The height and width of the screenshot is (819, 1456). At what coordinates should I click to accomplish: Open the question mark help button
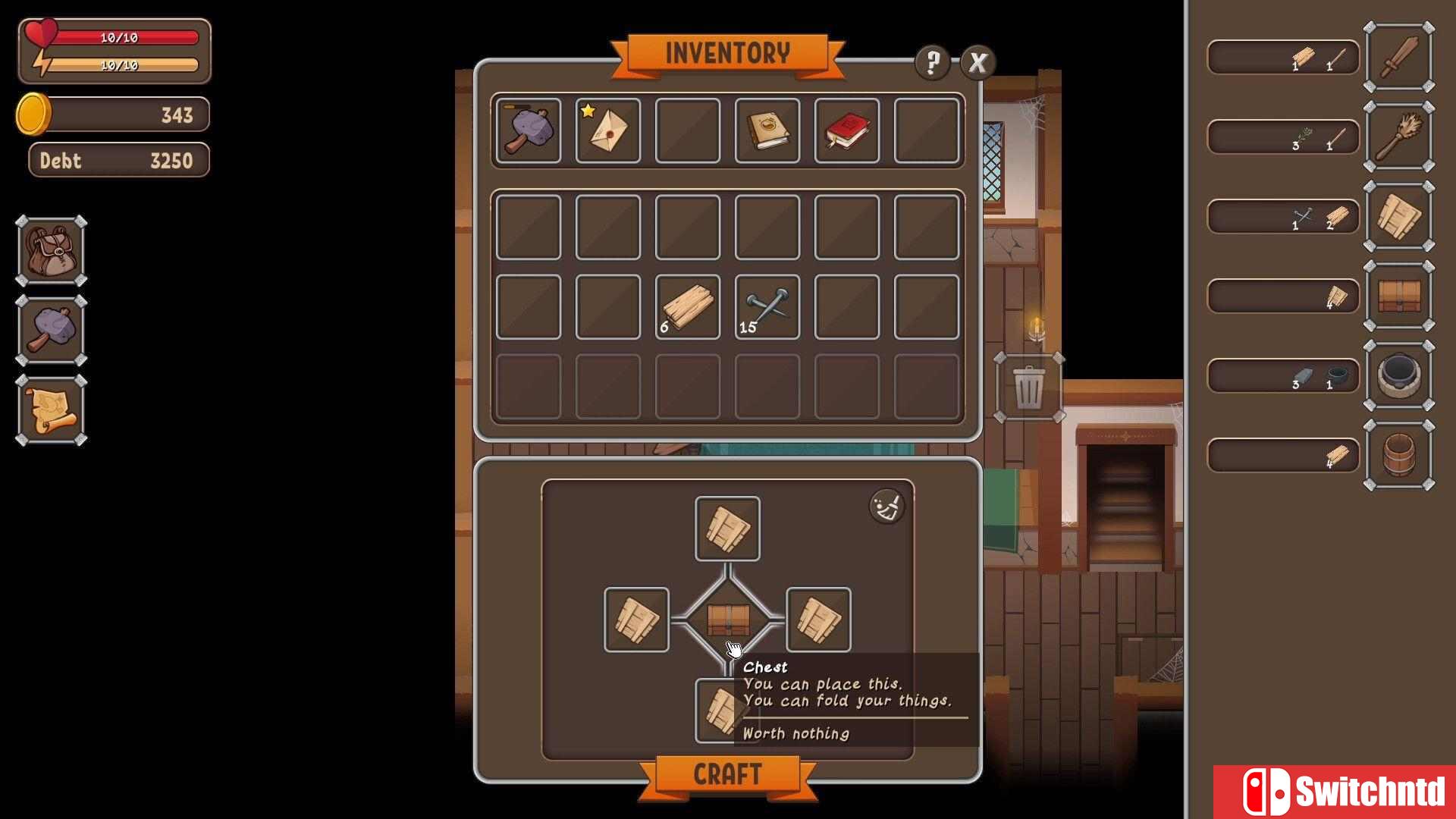[x=932, y=64]
